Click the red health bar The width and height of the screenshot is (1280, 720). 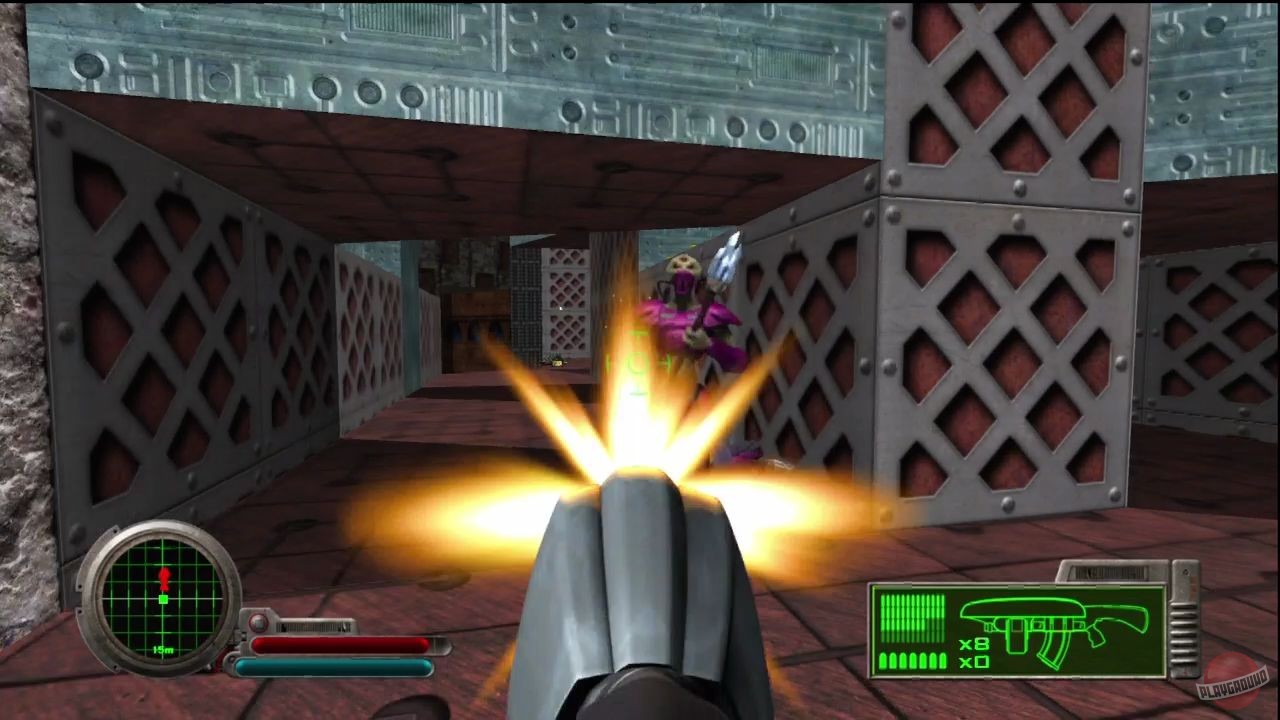pyautogui.click(x=341, y=644)
